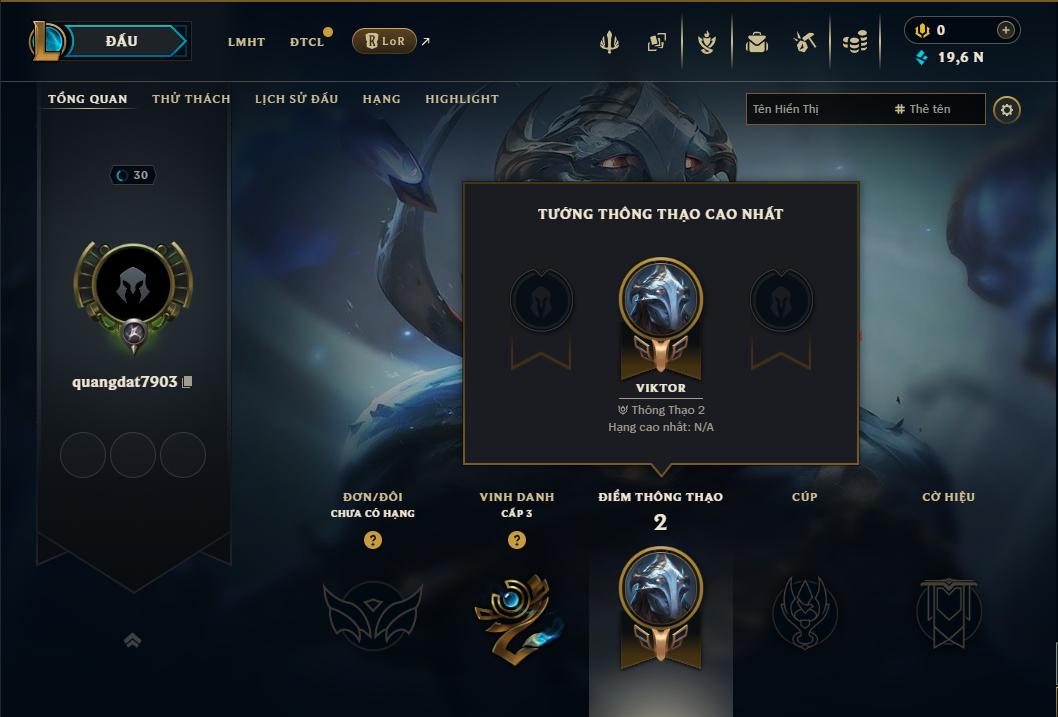Select the HẠNG tab
This screenshot has height=717, width=1058.
[381, 99]
